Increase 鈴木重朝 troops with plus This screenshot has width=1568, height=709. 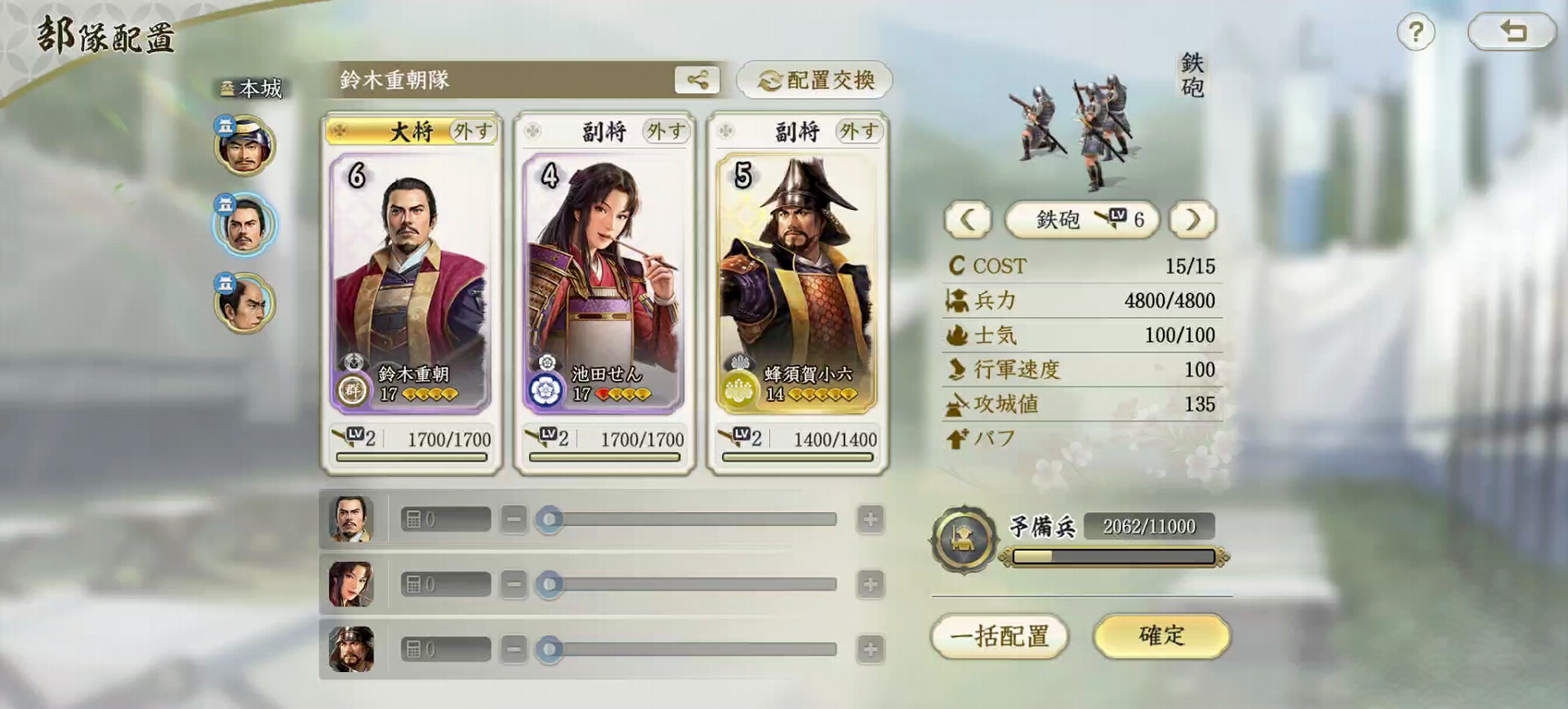point(870,519)
